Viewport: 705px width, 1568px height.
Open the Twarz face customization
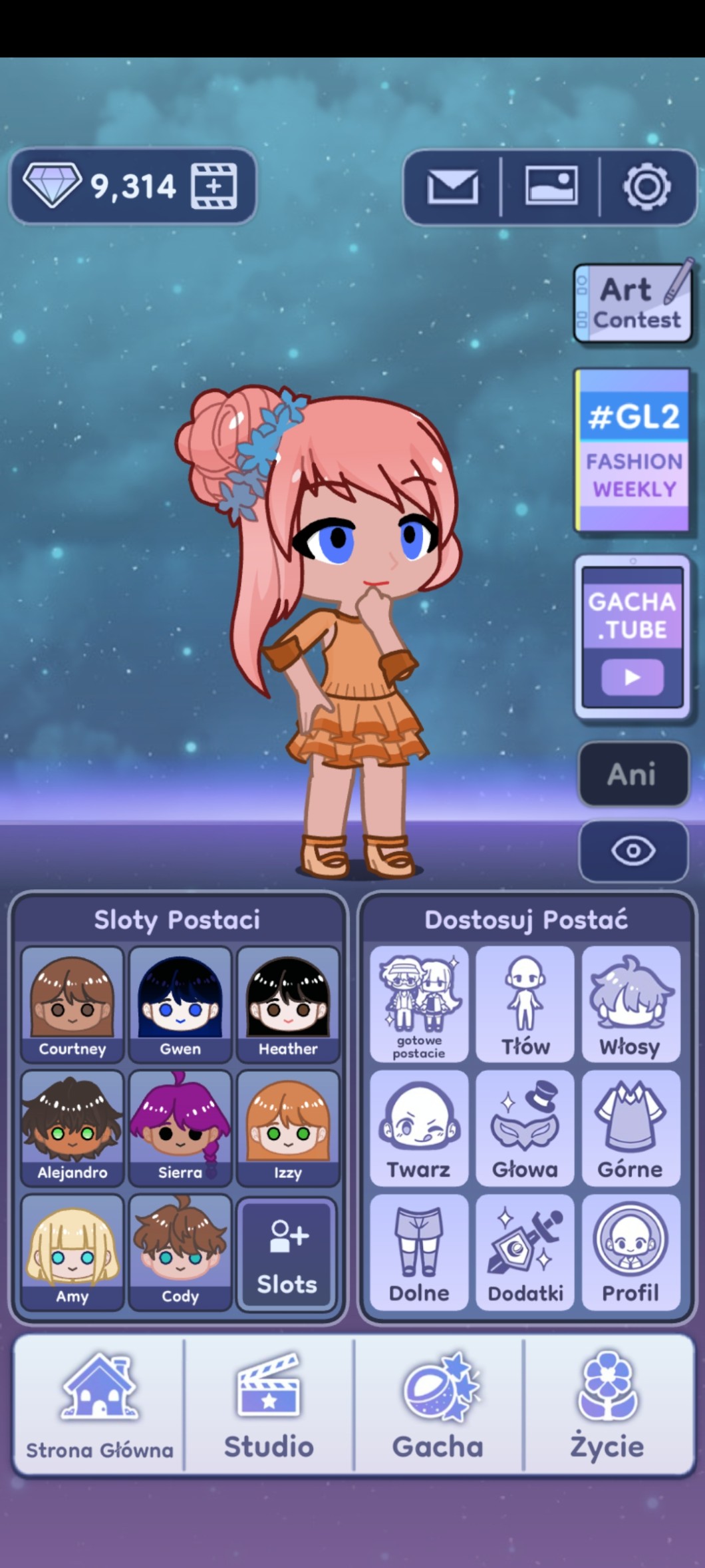[x=418, y=1127]
